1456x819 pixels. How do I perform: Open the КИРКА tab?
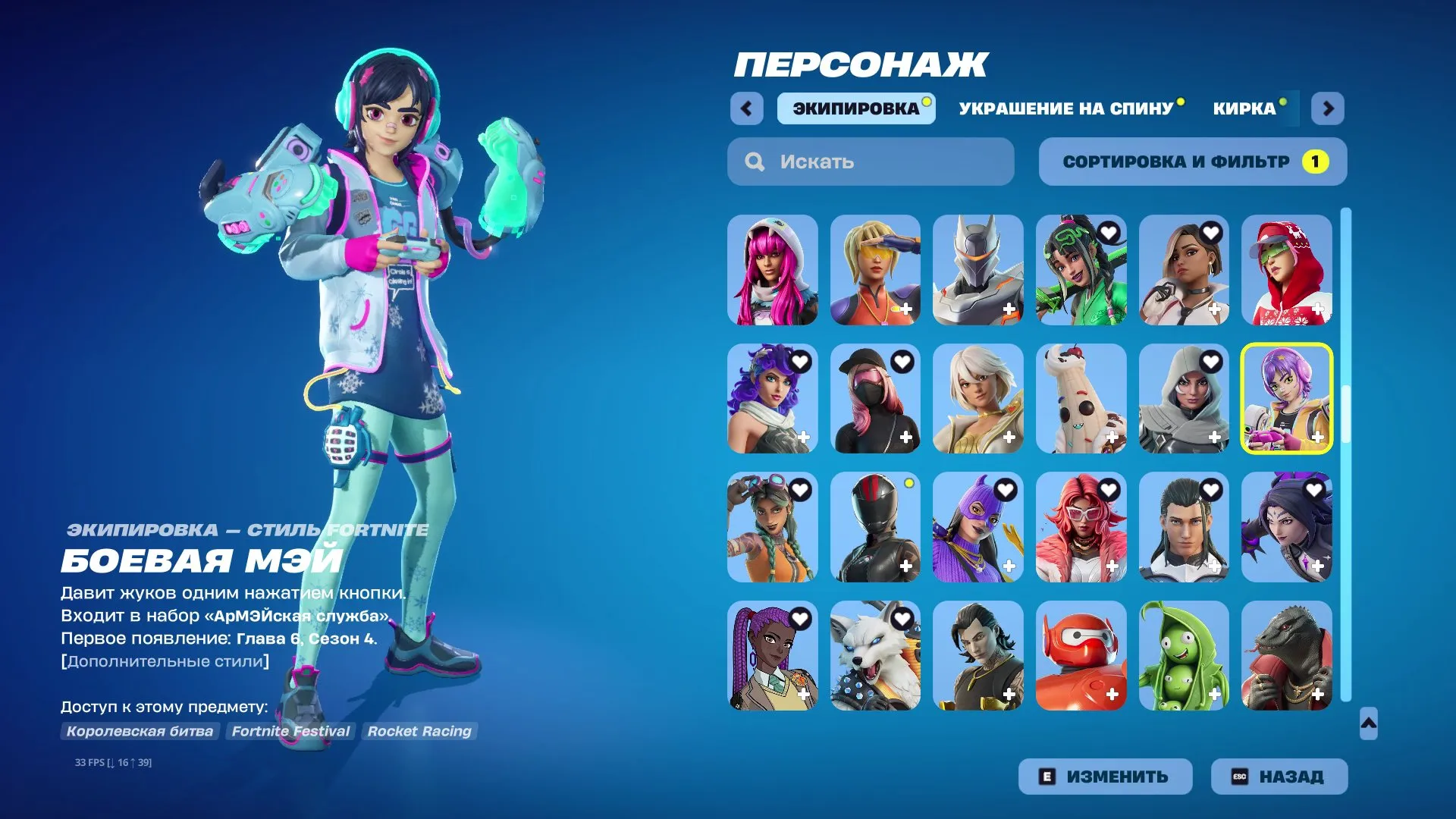tap(1244, 108)
